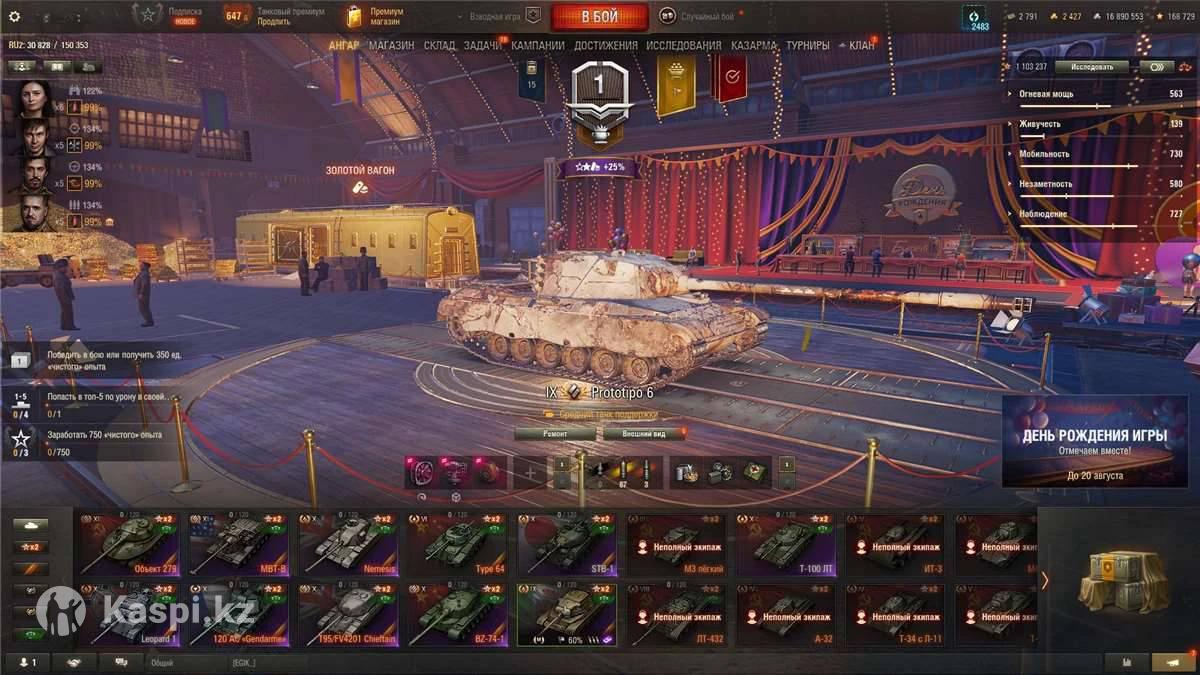
Task: Open the Внешний вид customization
Action: 645,434
